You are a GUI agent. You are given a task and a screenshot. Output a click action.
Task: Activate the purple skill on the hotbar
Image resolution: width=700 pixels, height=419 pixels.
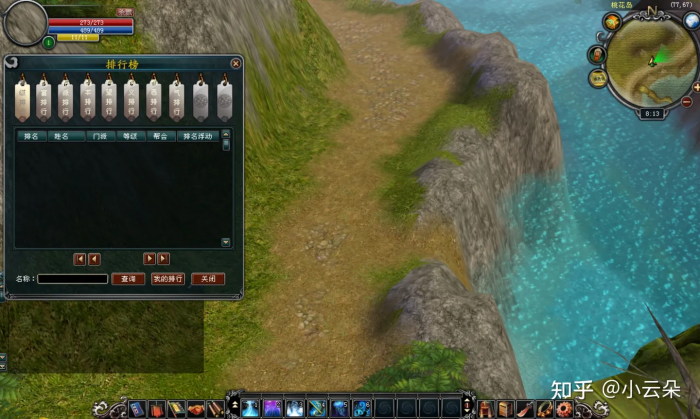[x=272, y=408]
